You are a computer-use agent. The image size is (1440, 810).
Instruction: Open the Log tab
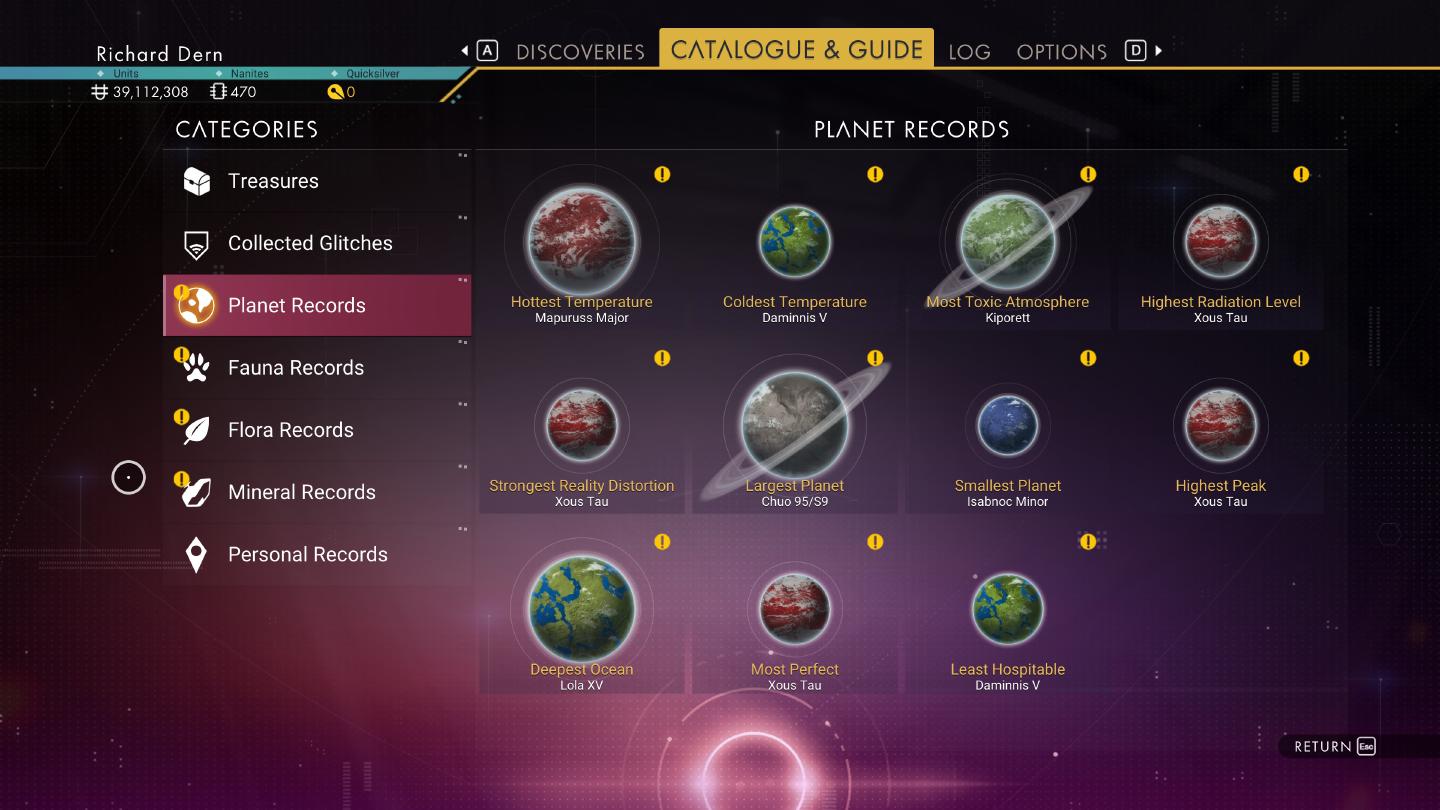[x=969, y=51]
